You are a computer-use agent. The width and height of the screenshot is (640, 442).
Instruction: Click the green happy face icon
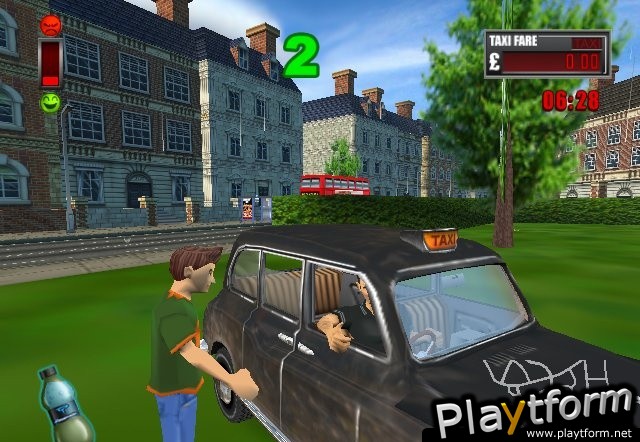pyautogui.click(x=49, y=101)
